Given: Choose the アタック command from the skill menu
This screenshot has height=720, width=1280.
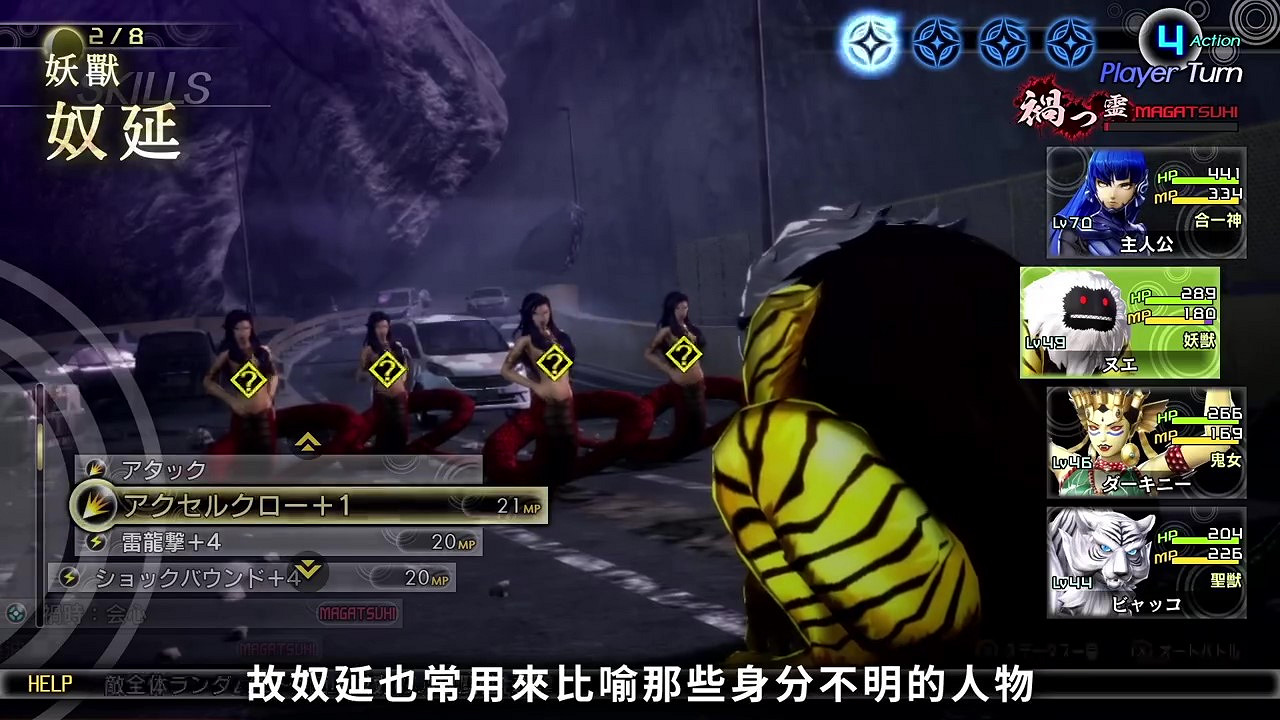Looking at the screenshot, I should tap(166, 467).
